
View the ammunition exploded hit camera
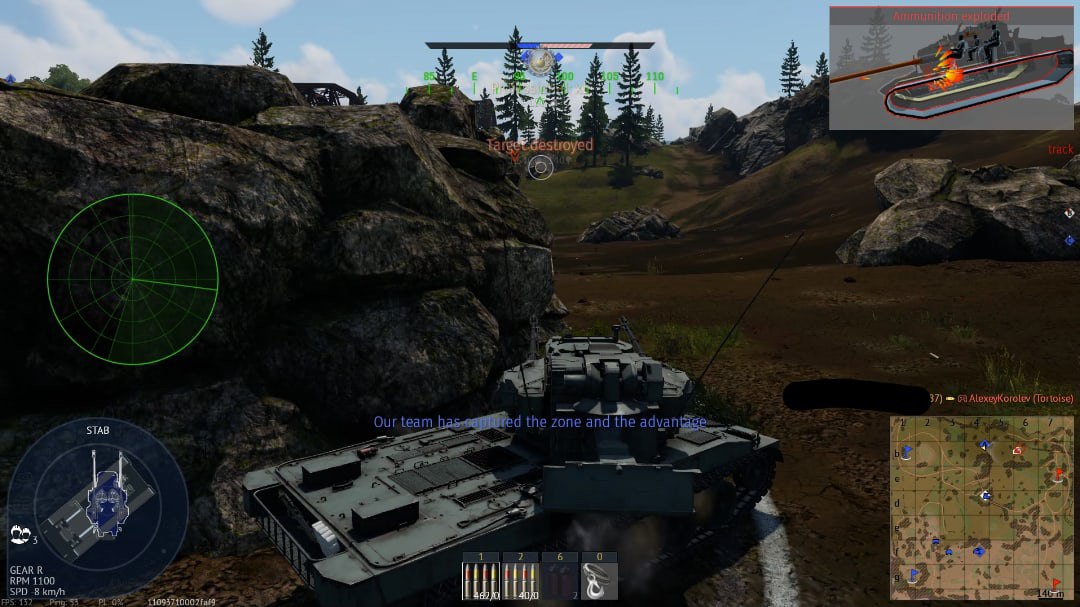953,68
